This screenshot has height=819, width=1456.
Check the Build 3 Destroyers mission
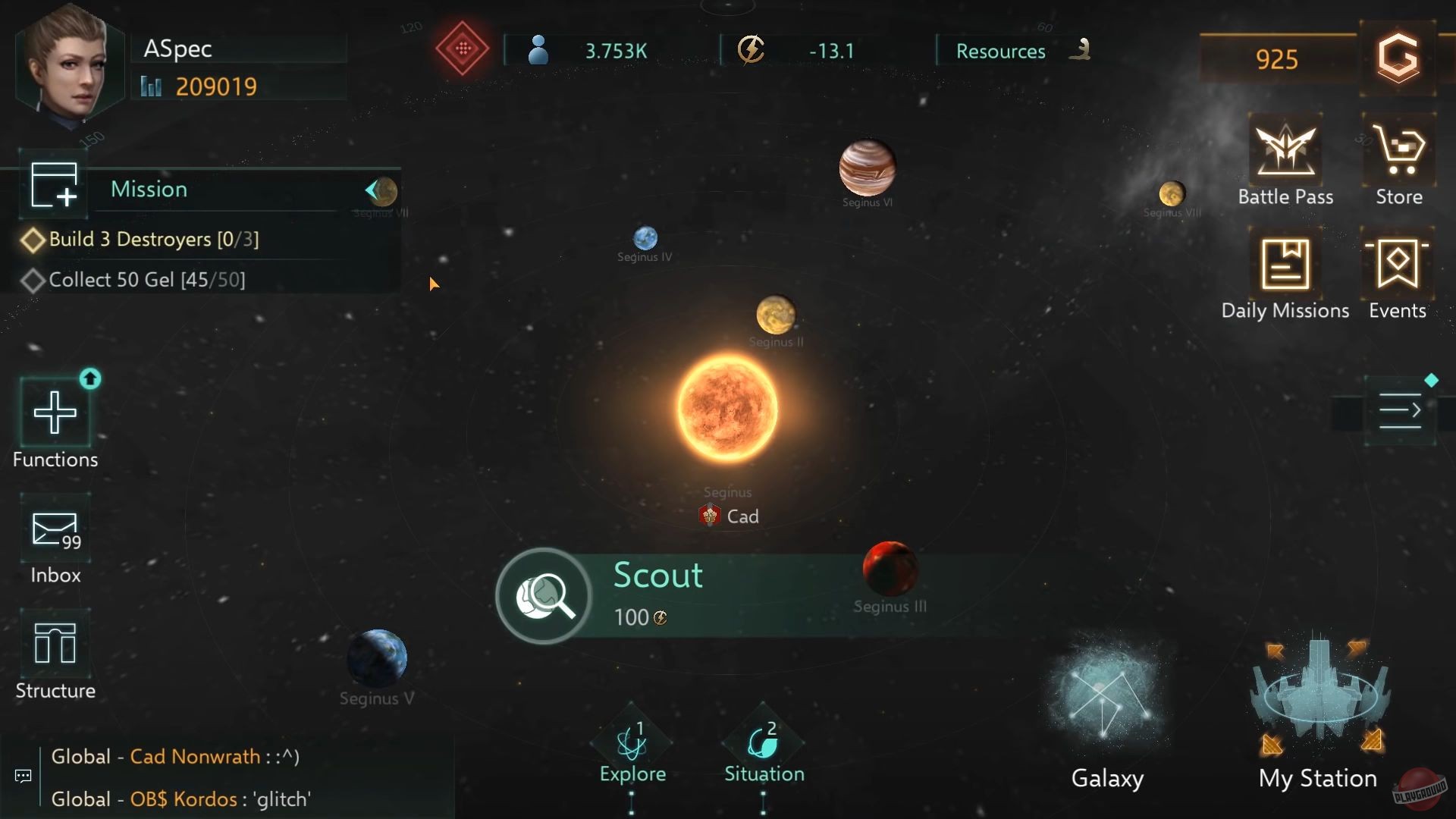(153, 239)
